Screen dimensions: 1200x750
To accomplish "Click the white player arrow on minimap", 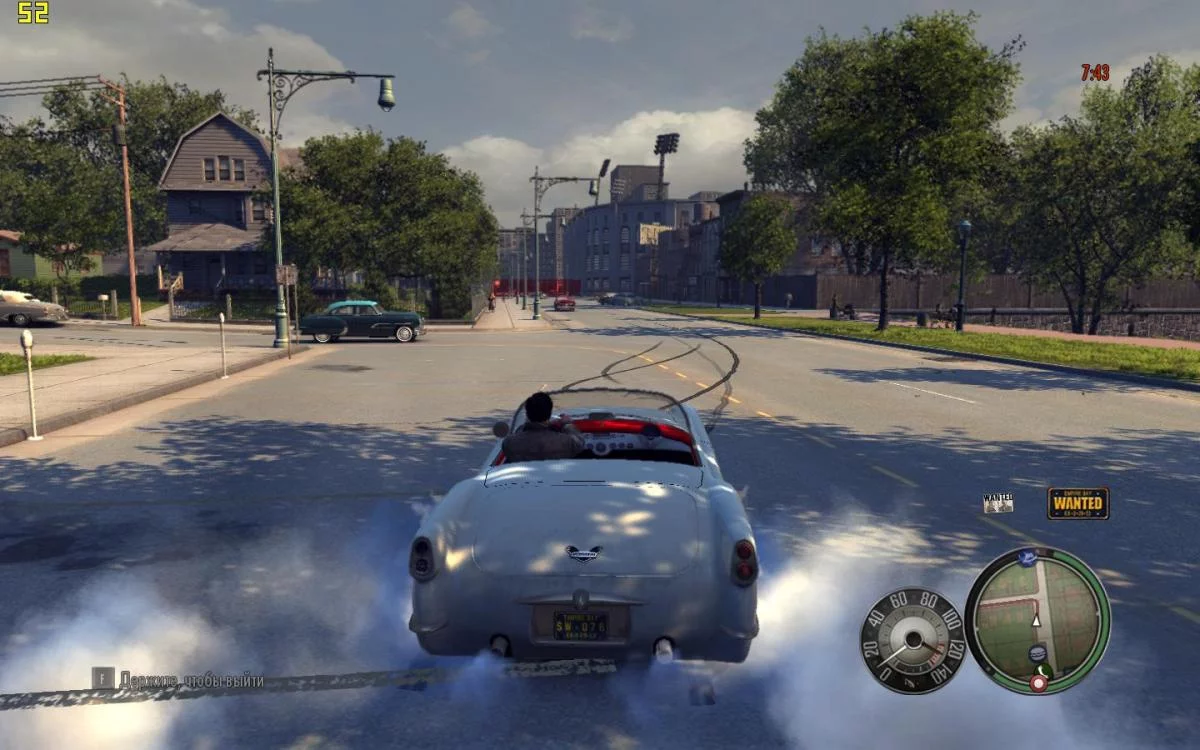I will click(x=1036, y=620).
